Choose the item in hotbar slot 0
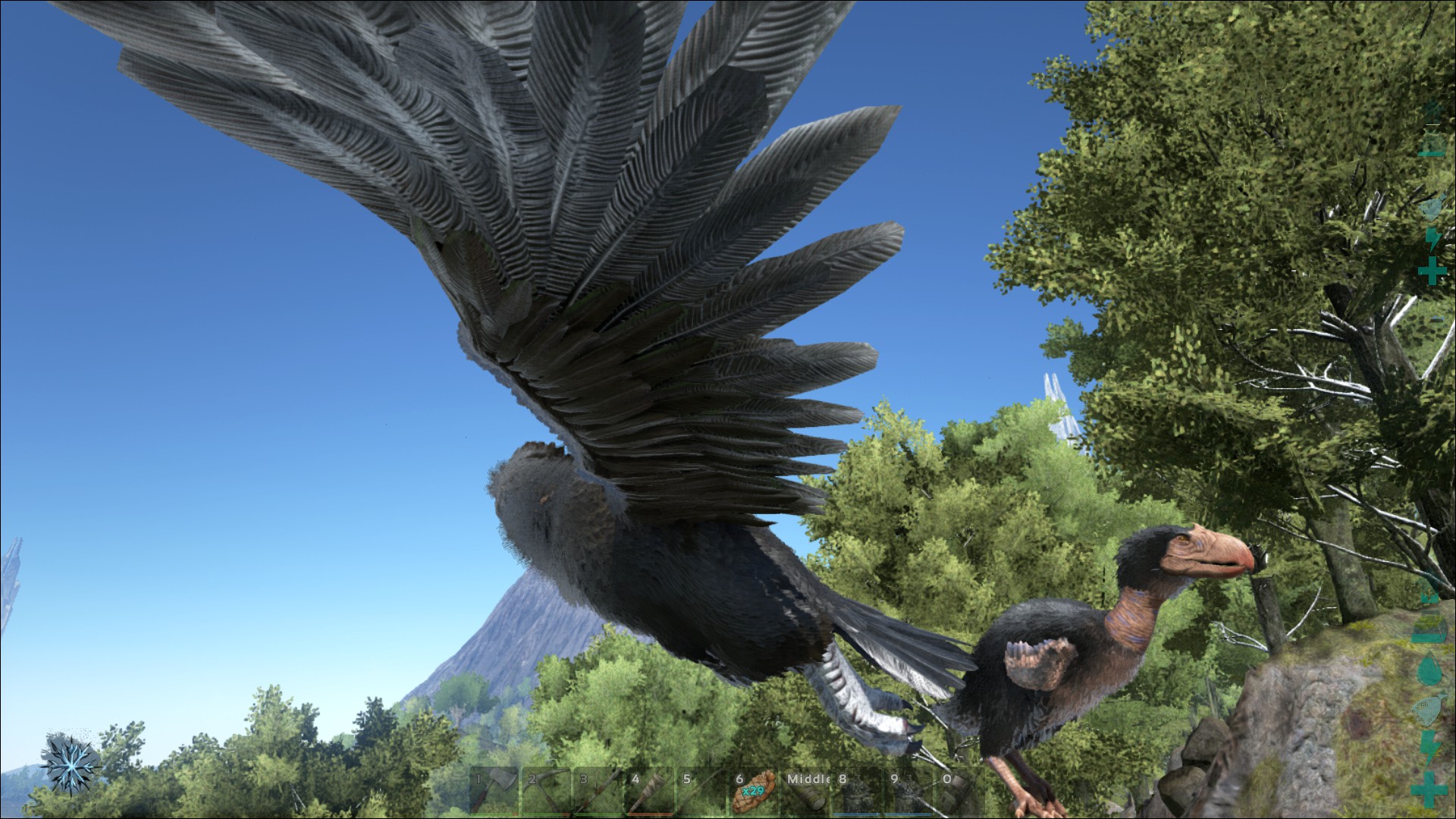This screenshot has height=819, width=1456. [x=963, y=792]
